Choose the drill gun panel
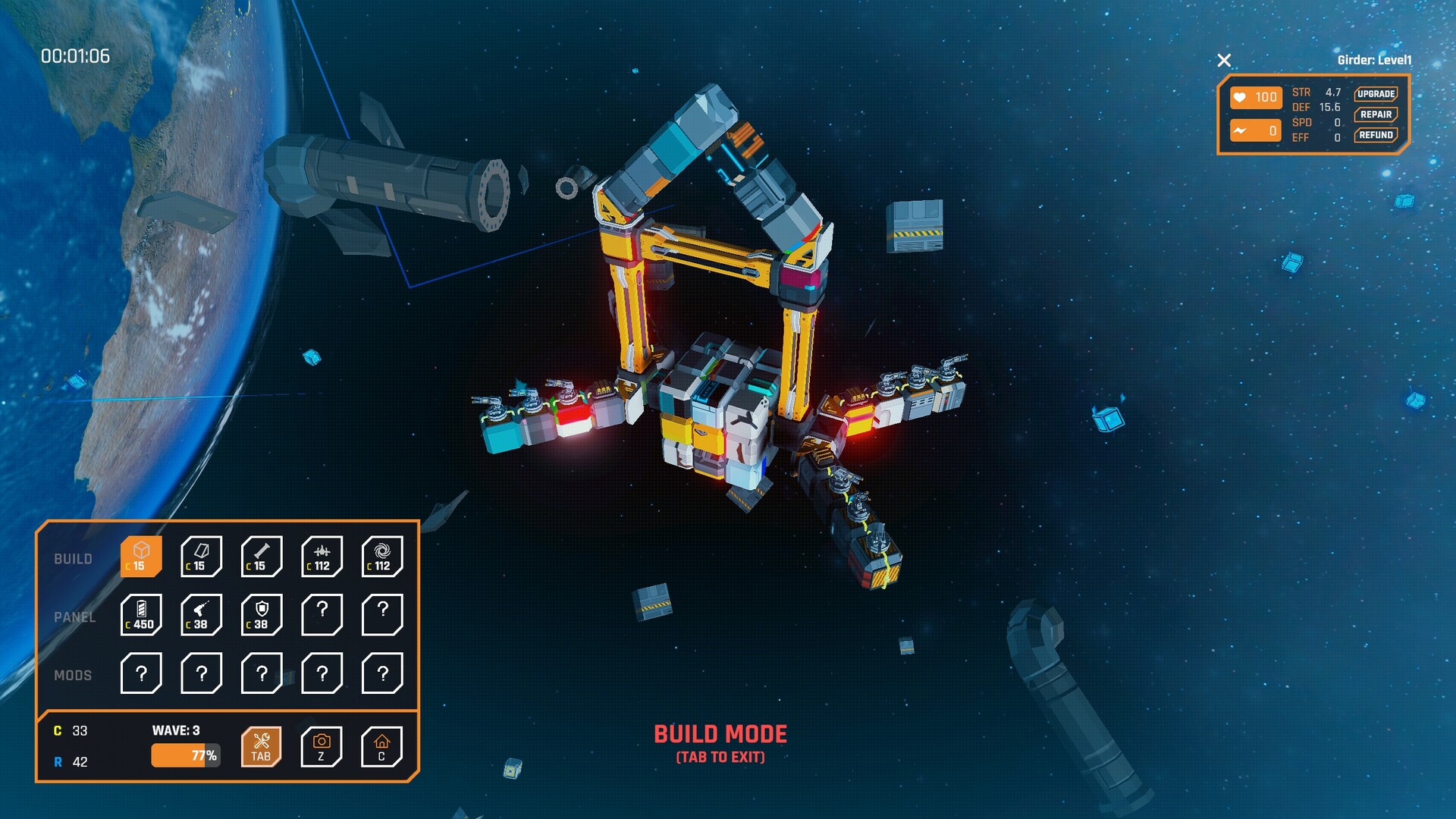The height and width of the screenshot is (819, 1456). (x=201, y=615)
